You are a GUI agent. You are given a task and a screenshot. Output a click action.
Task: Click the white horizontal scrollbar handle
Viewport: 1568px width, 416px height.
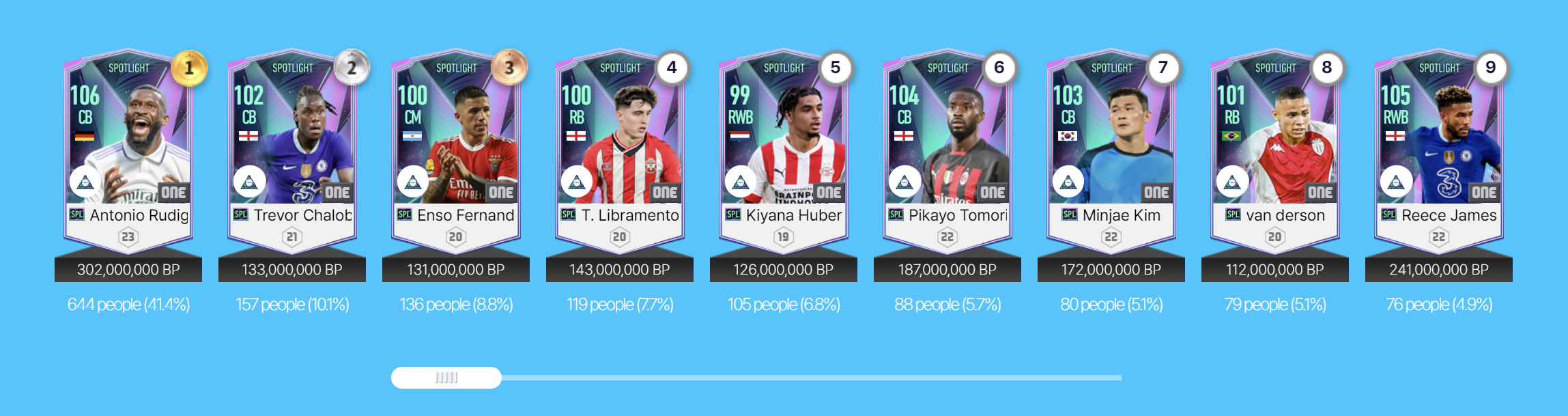[446, 378]
